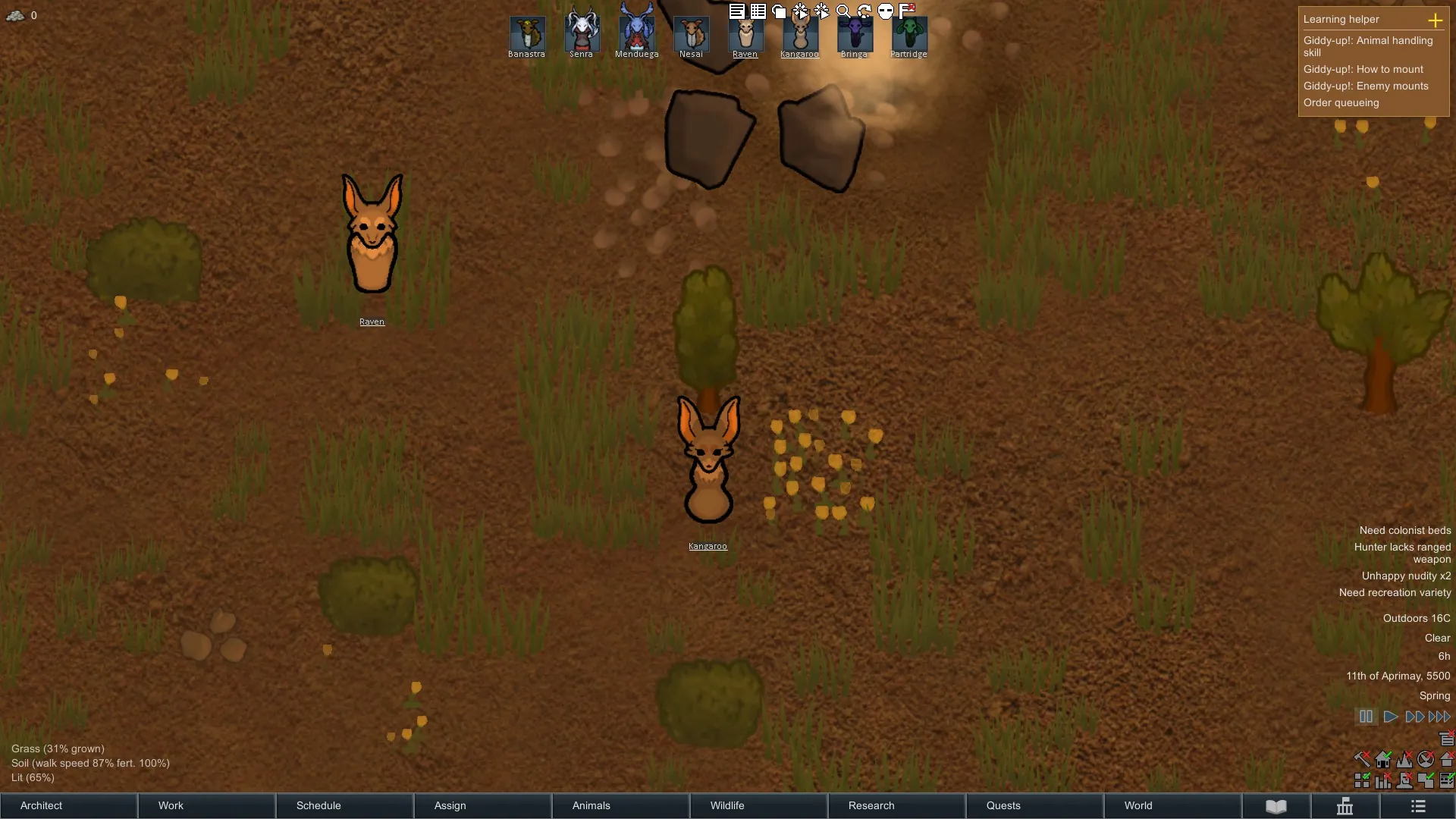Screen dimensions: 1456x819
Task: Set game to triple fast-forward speed
Action: tap(1439, 717)
